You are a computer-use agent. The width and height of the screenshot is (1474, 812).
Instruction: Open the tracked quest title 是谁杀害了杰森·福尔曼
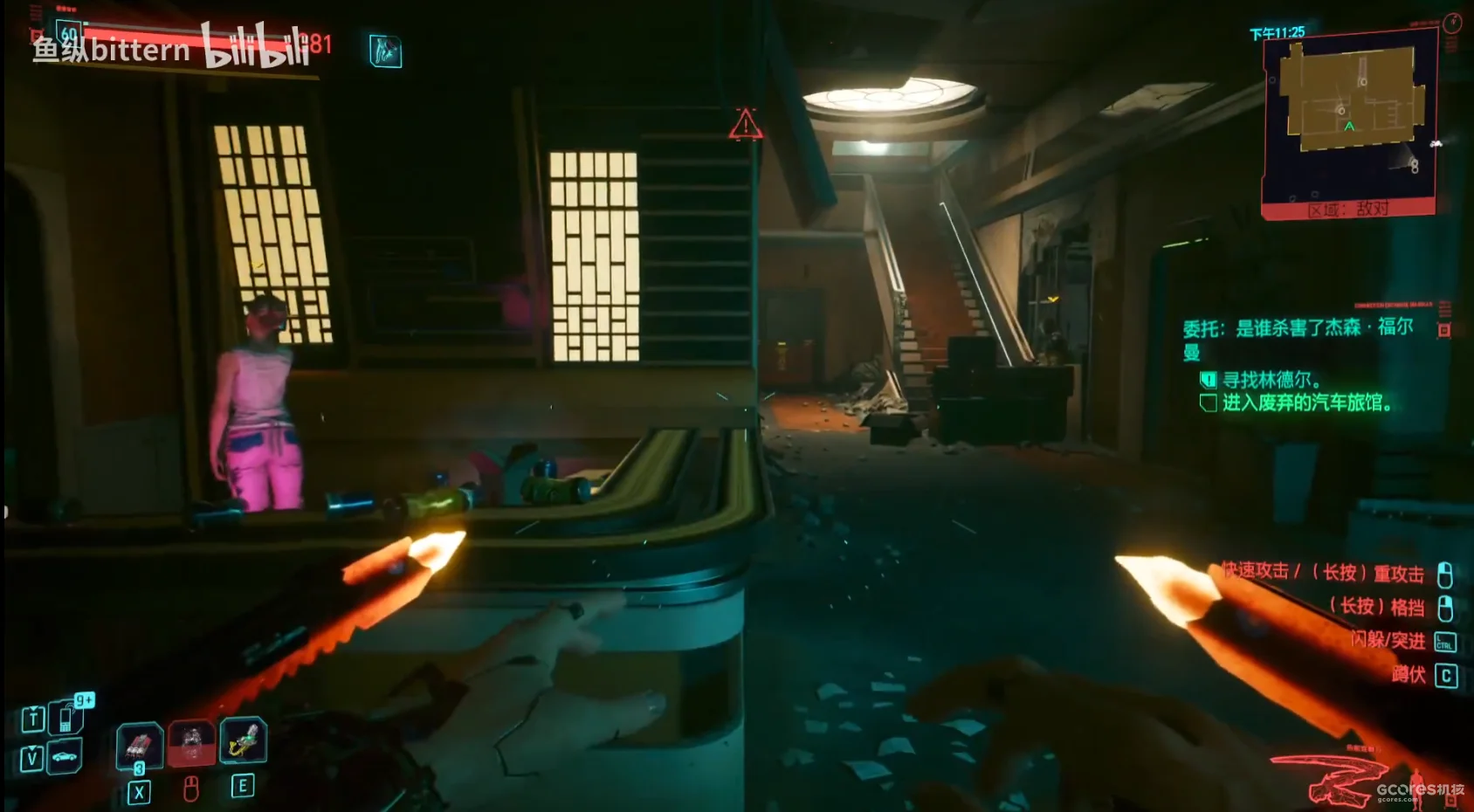point(1298,338)
